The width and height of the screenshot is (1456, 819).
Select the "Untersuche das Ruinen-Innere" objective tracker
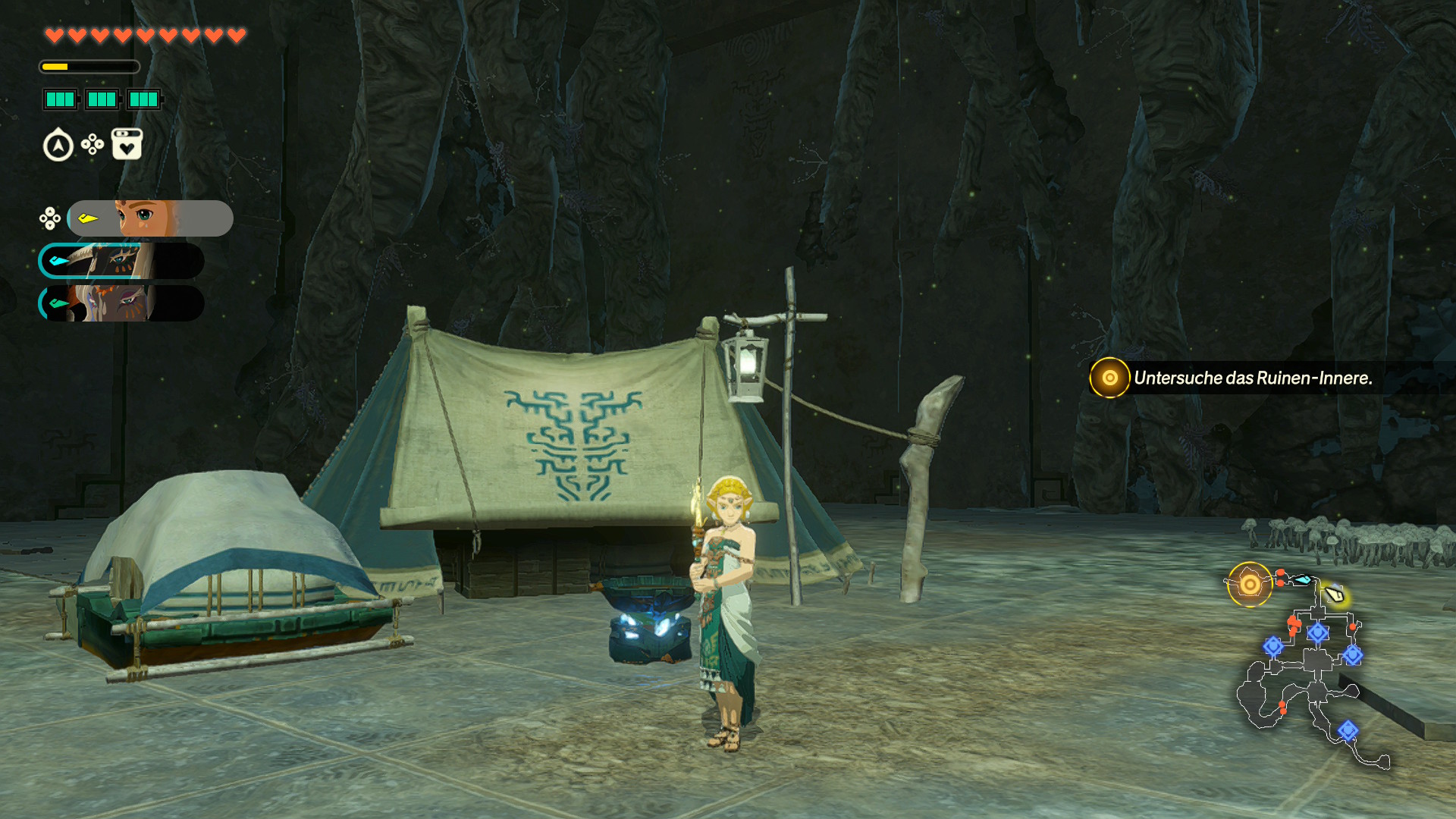click(1251, 378)
